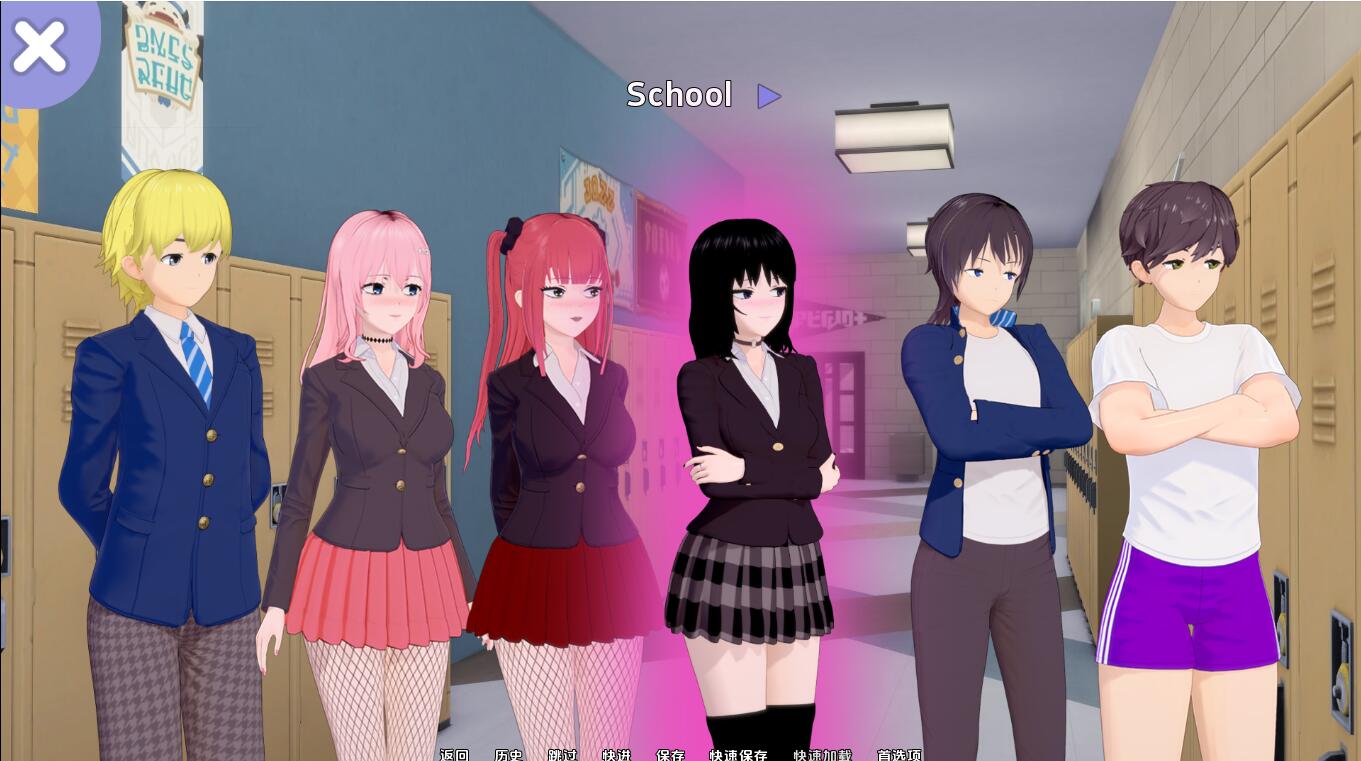
Task: Open the 历史 (History) screen
Action: click(508, 755)
